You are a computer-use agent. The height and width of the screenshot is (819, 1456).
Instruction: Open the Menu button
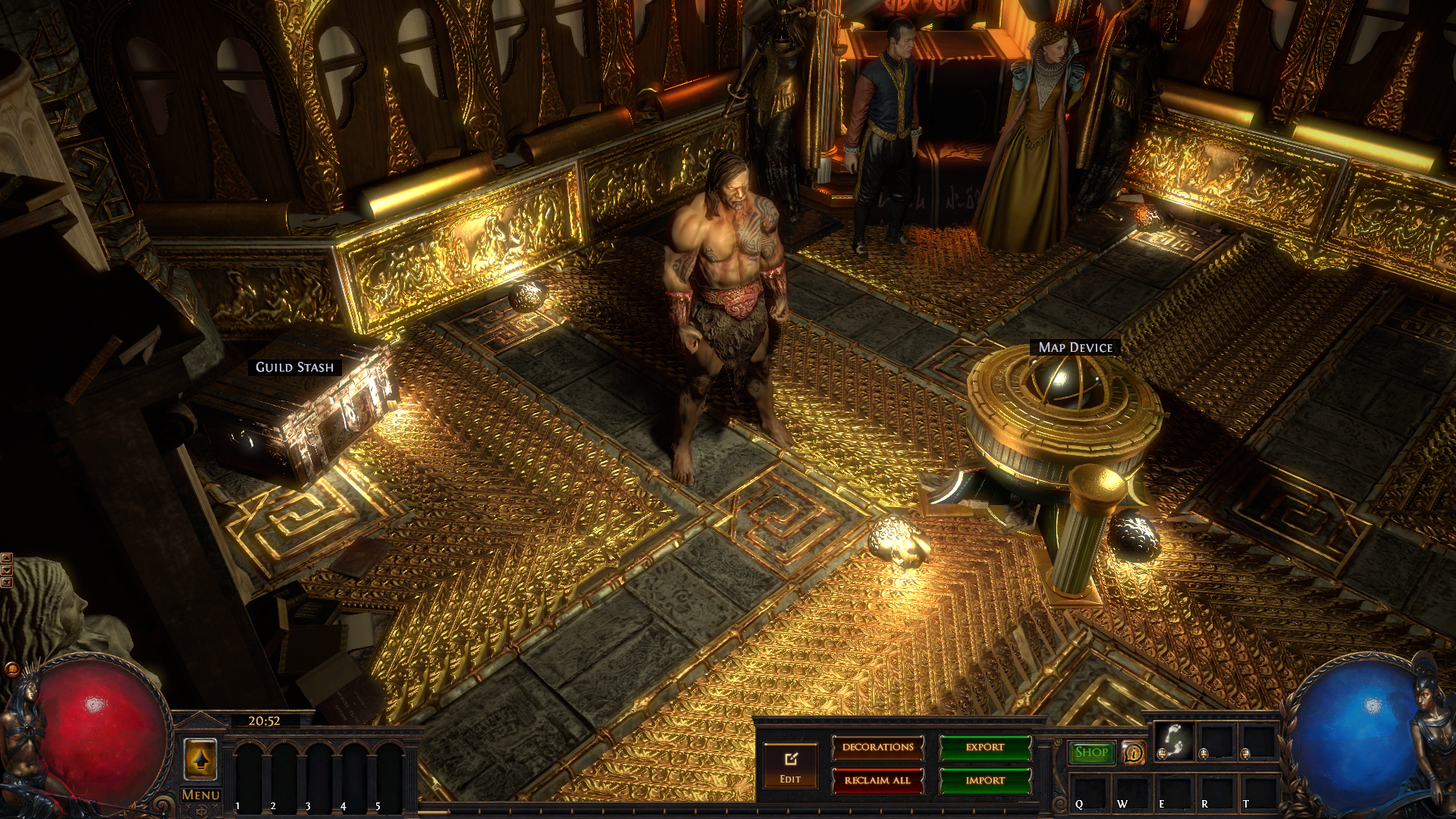tap(201, 795)
